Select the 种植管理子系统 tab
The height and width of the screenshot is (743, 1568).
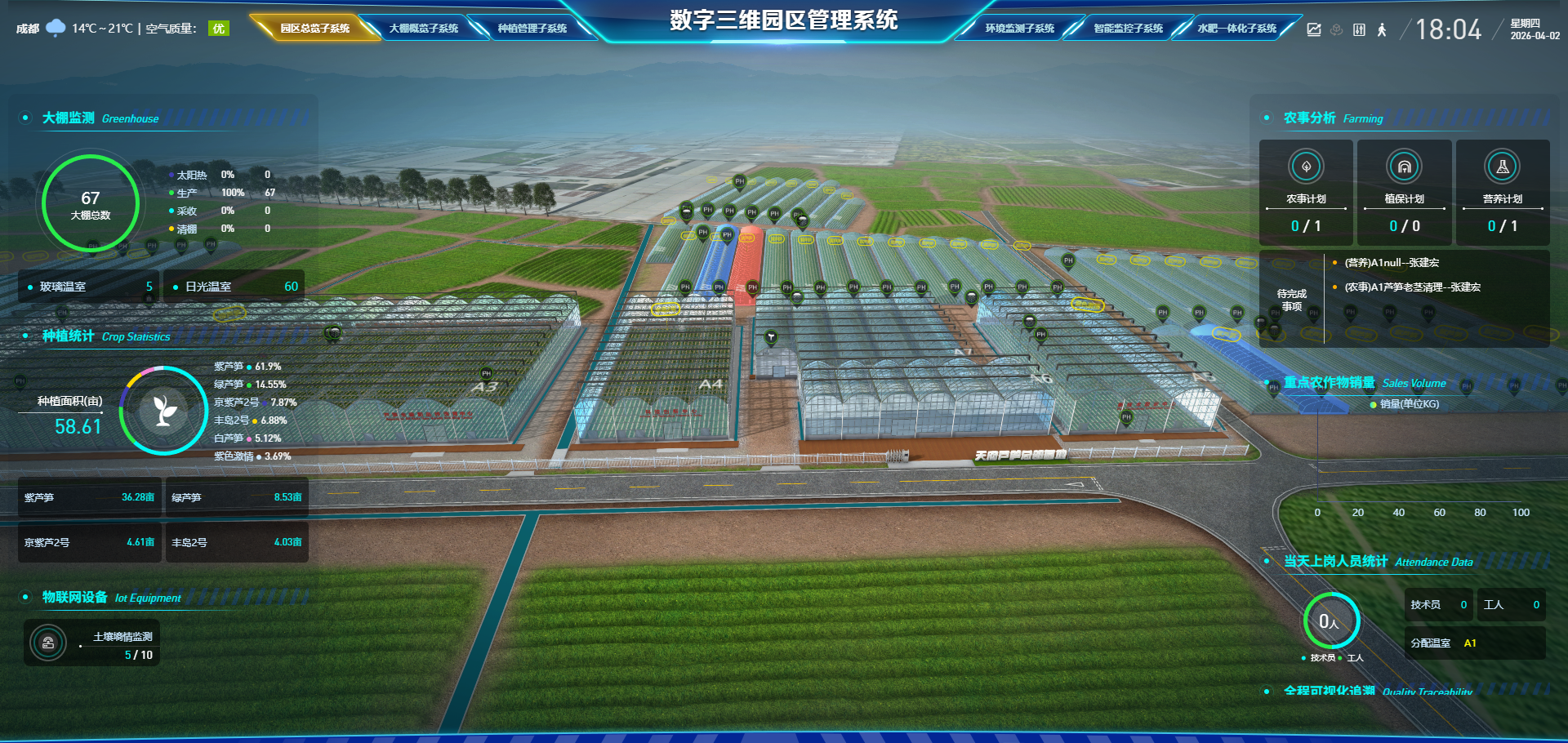coord(532,29)
